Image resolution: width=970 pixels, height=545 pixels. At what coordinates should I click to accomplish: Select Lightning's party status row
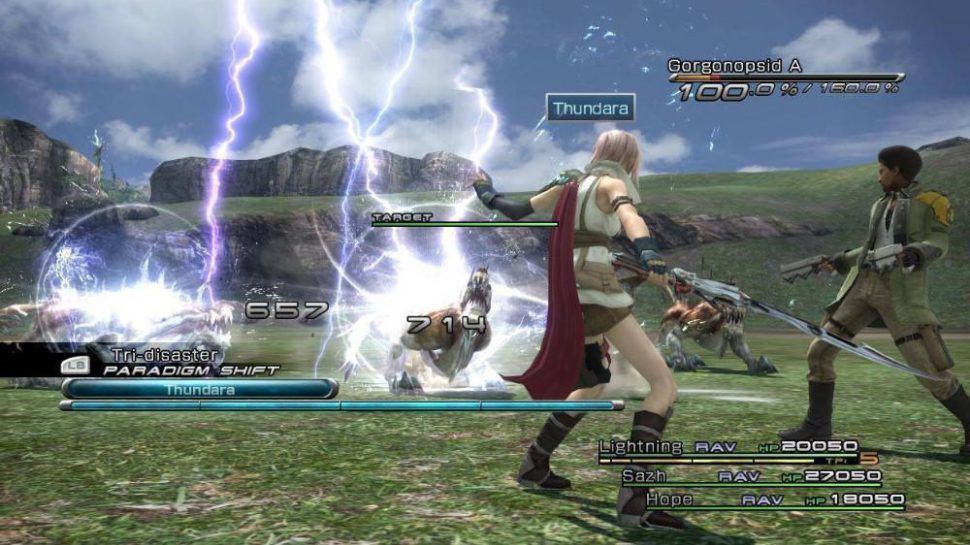(x=728, y=447)
